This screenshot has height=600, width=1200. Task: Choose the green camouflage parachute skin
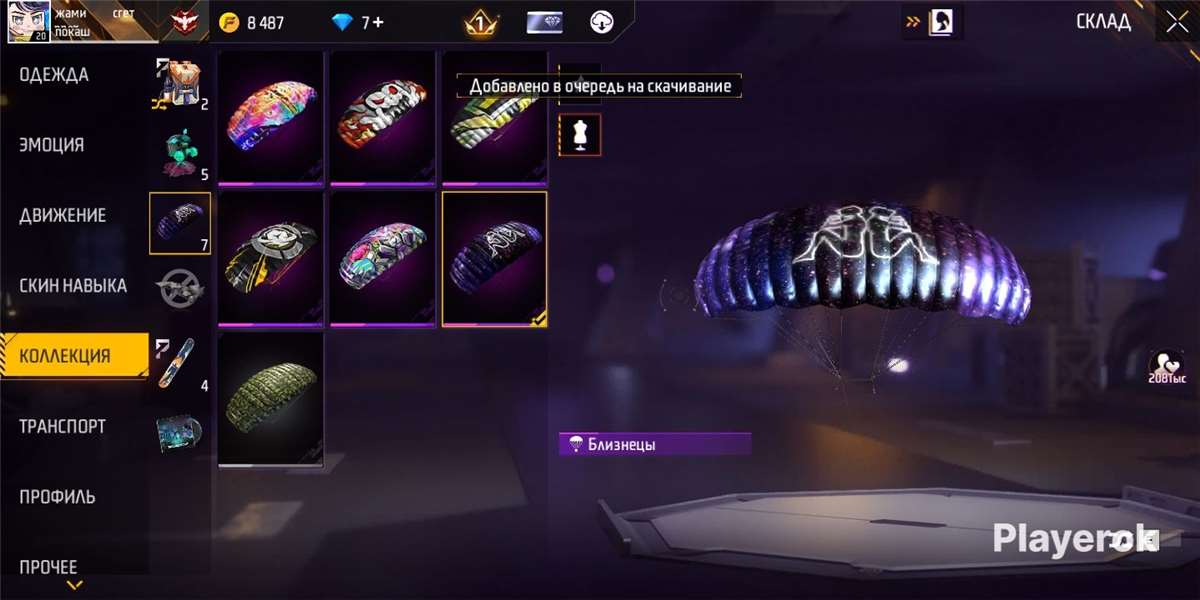271,398
